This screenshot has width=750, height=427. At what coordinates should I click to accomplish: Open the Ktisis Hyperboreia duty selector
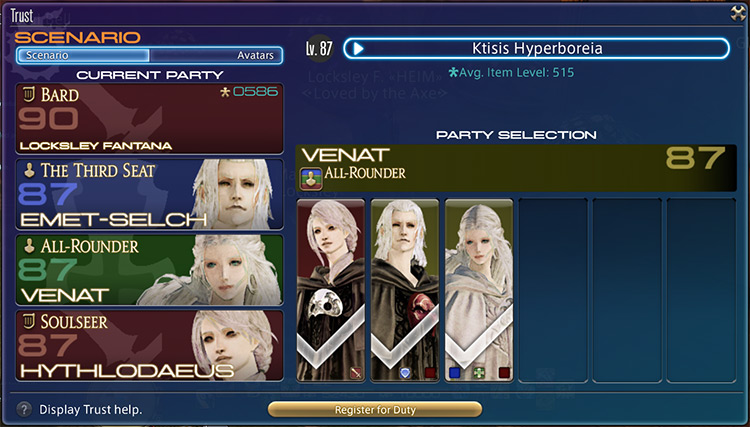(536, 49)
